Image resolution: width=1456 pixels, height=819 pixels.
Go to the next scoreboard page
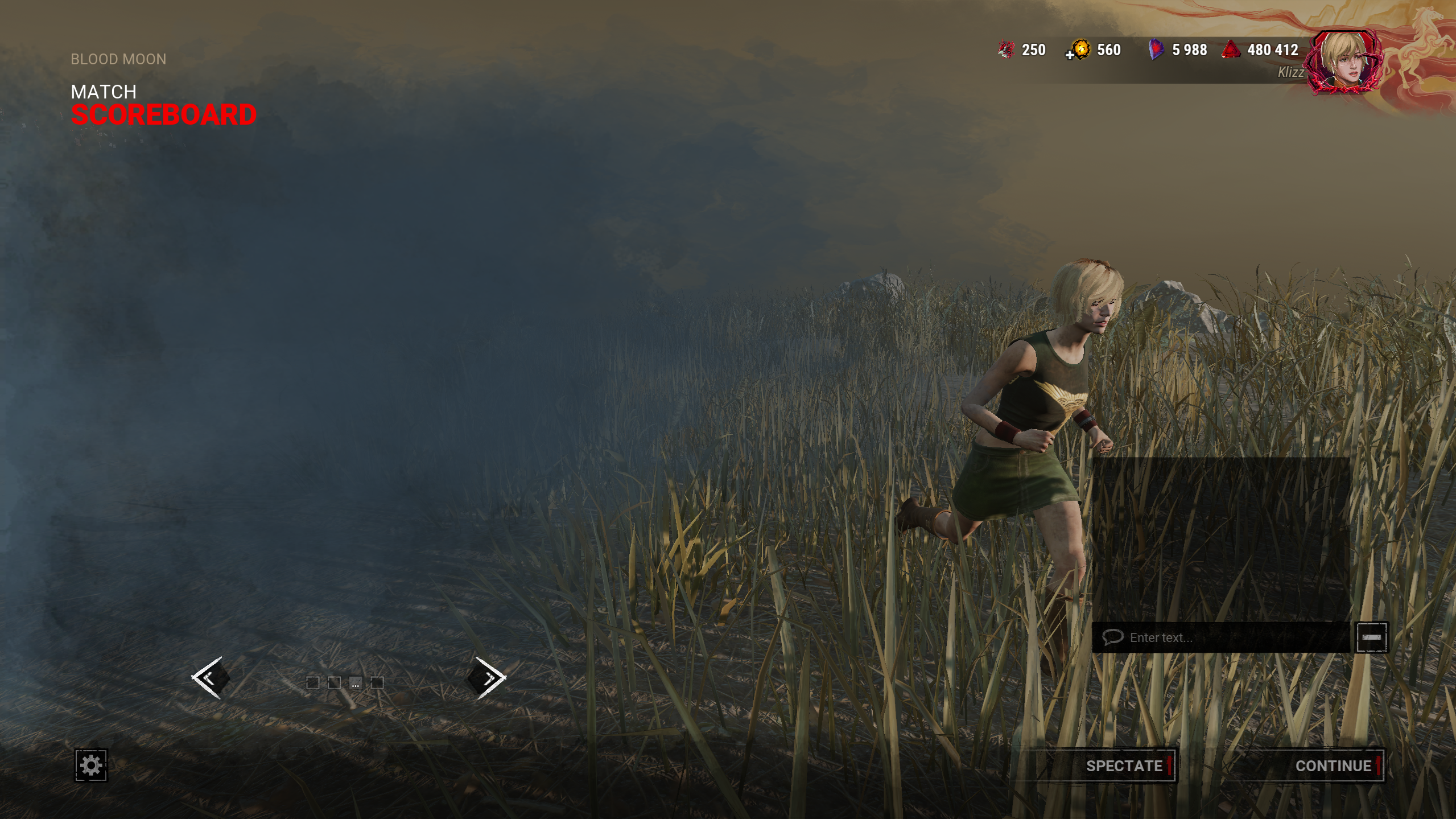point(487,677)
